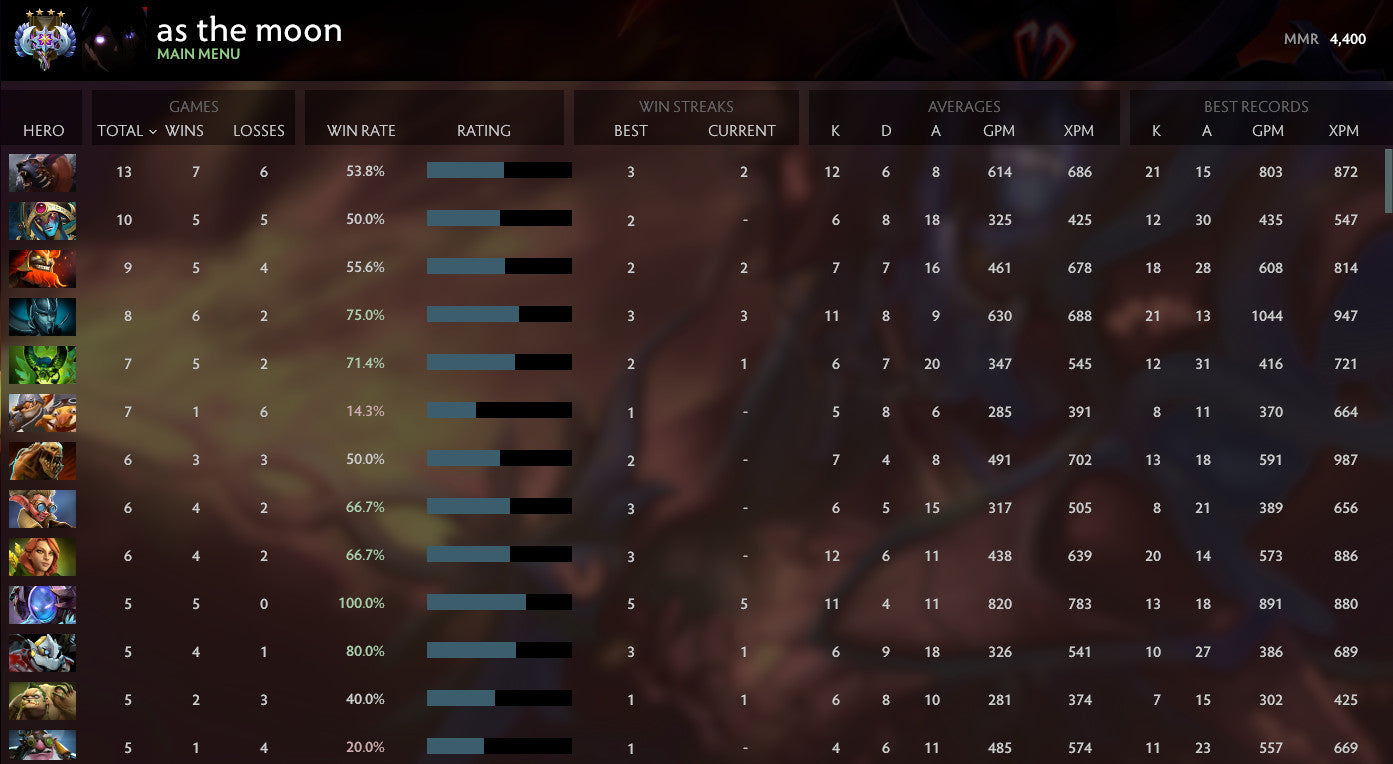The width and height of the screenshot is (1393, 764).
Task: Select the Techies portrait at the bottom
Action: tap(42, 747)
